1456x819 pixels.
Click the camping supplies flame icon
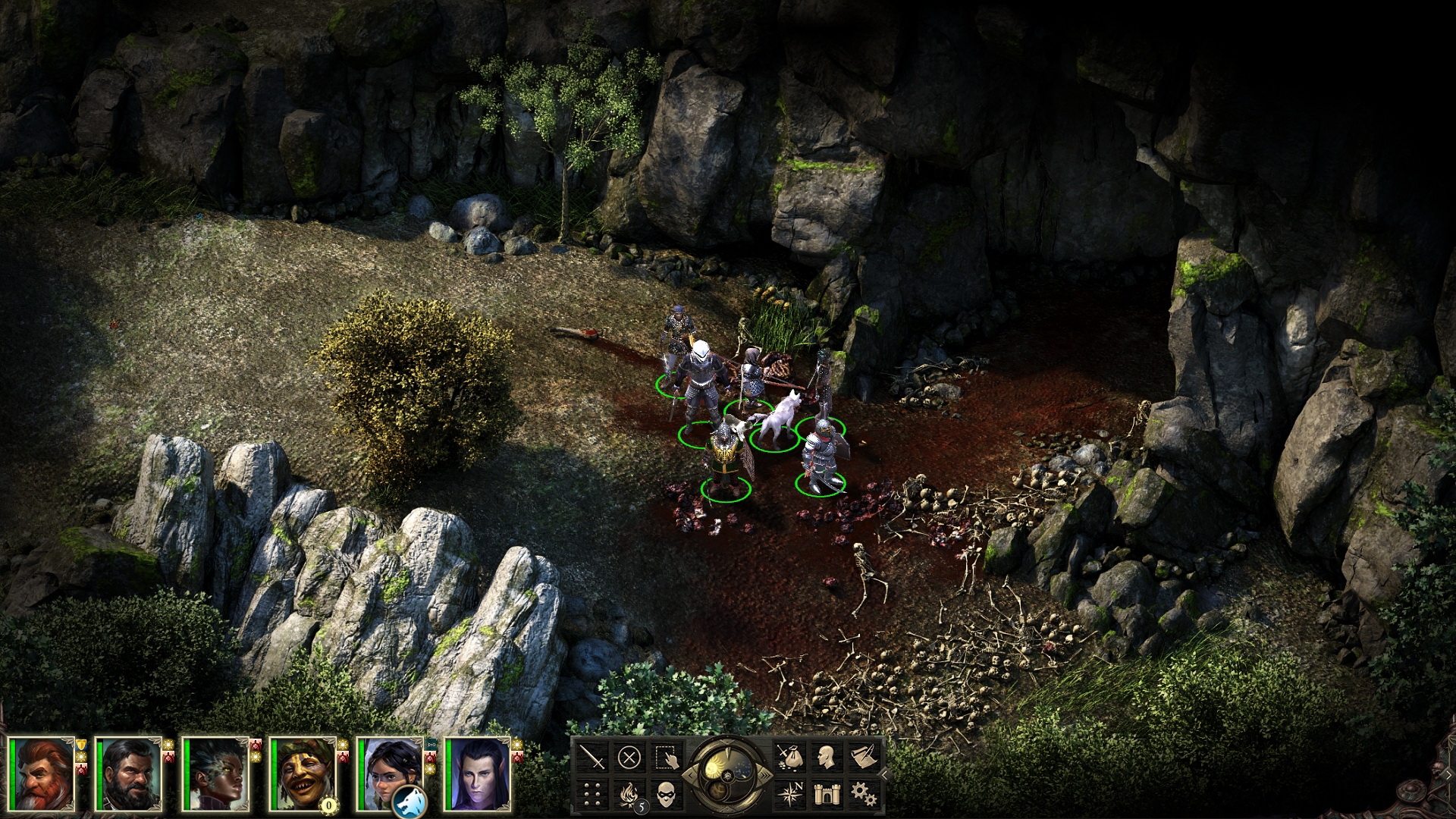click(x=629, y=793)
